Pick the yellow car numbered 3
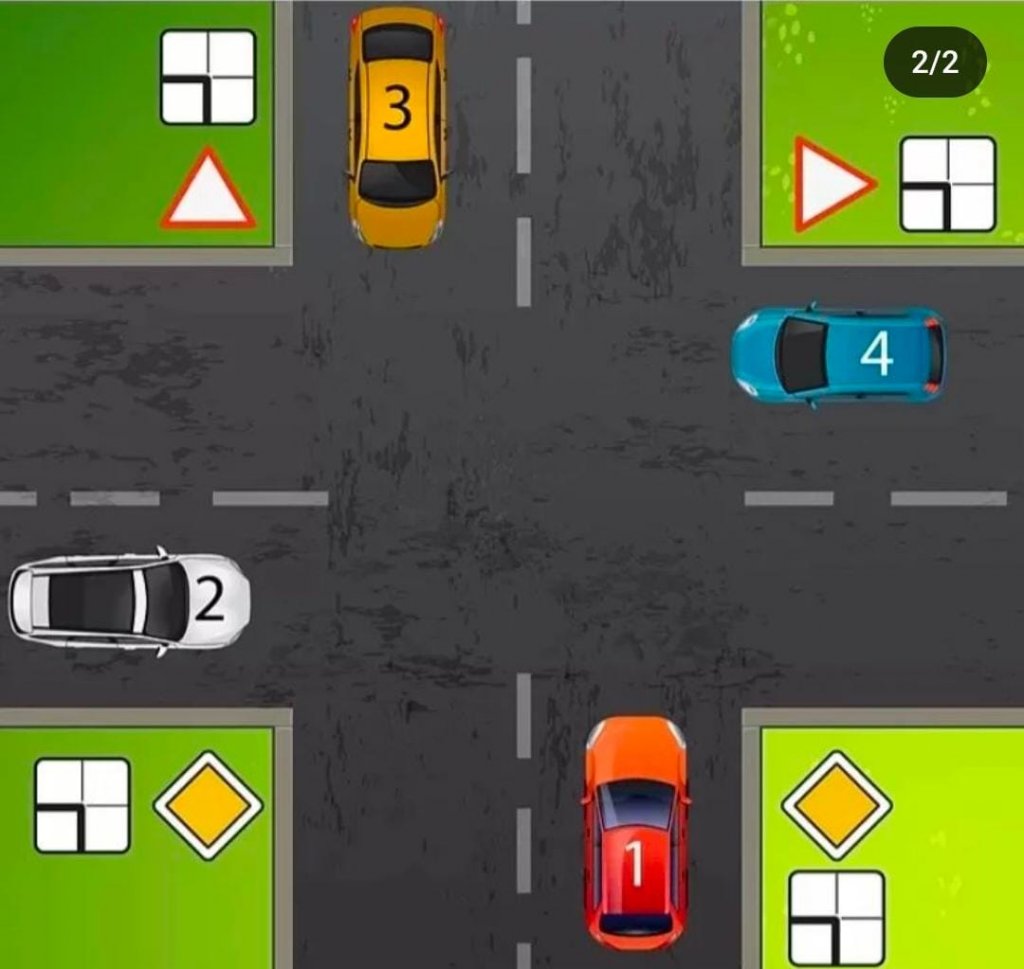 (397, 125)
